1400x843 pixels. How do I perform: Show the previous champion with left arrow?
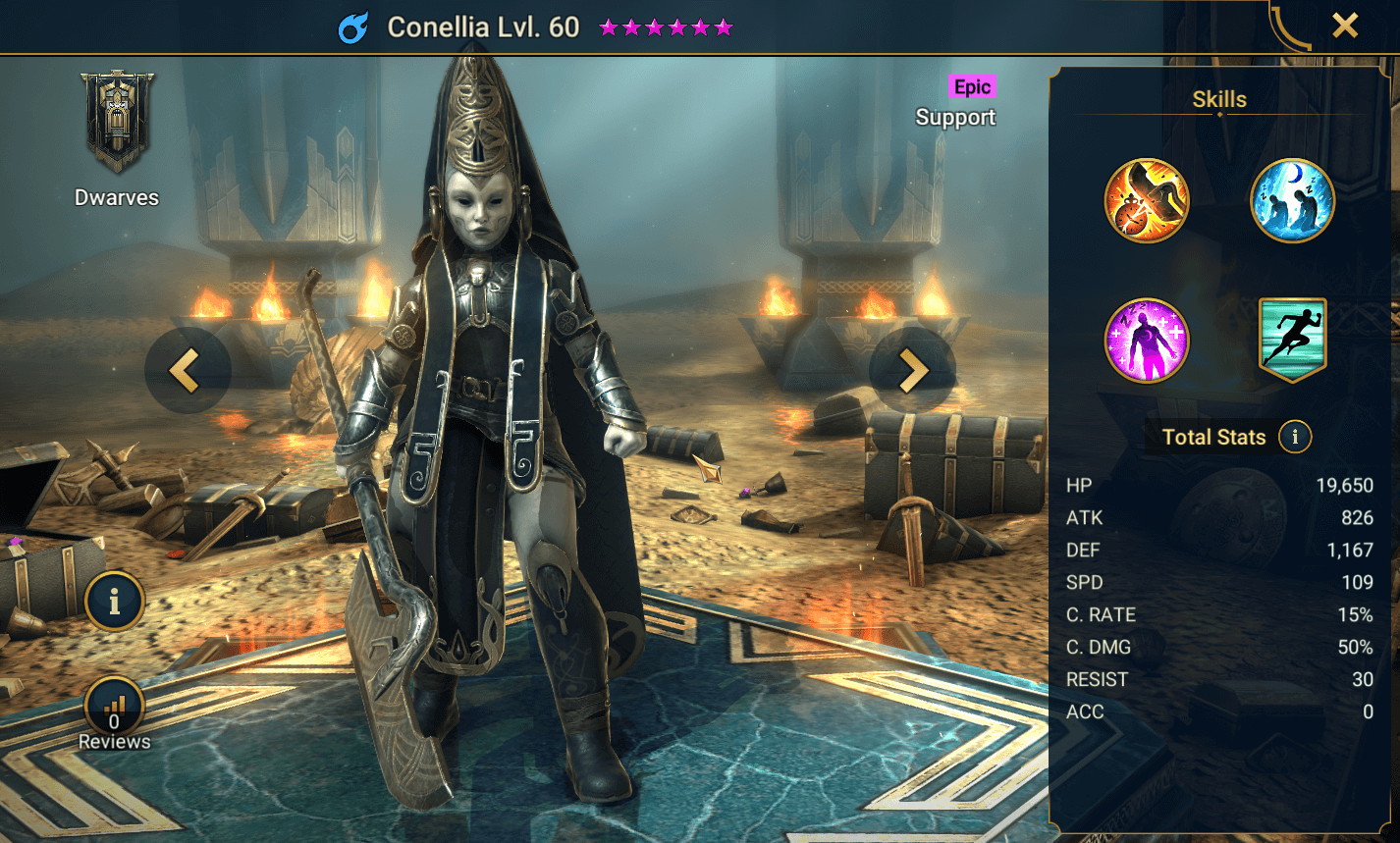tap(187, 370)
